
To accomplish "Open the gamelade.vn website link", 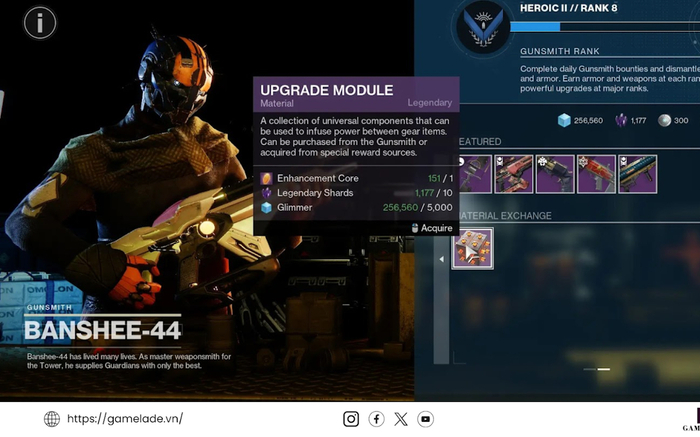I will 125,419.
